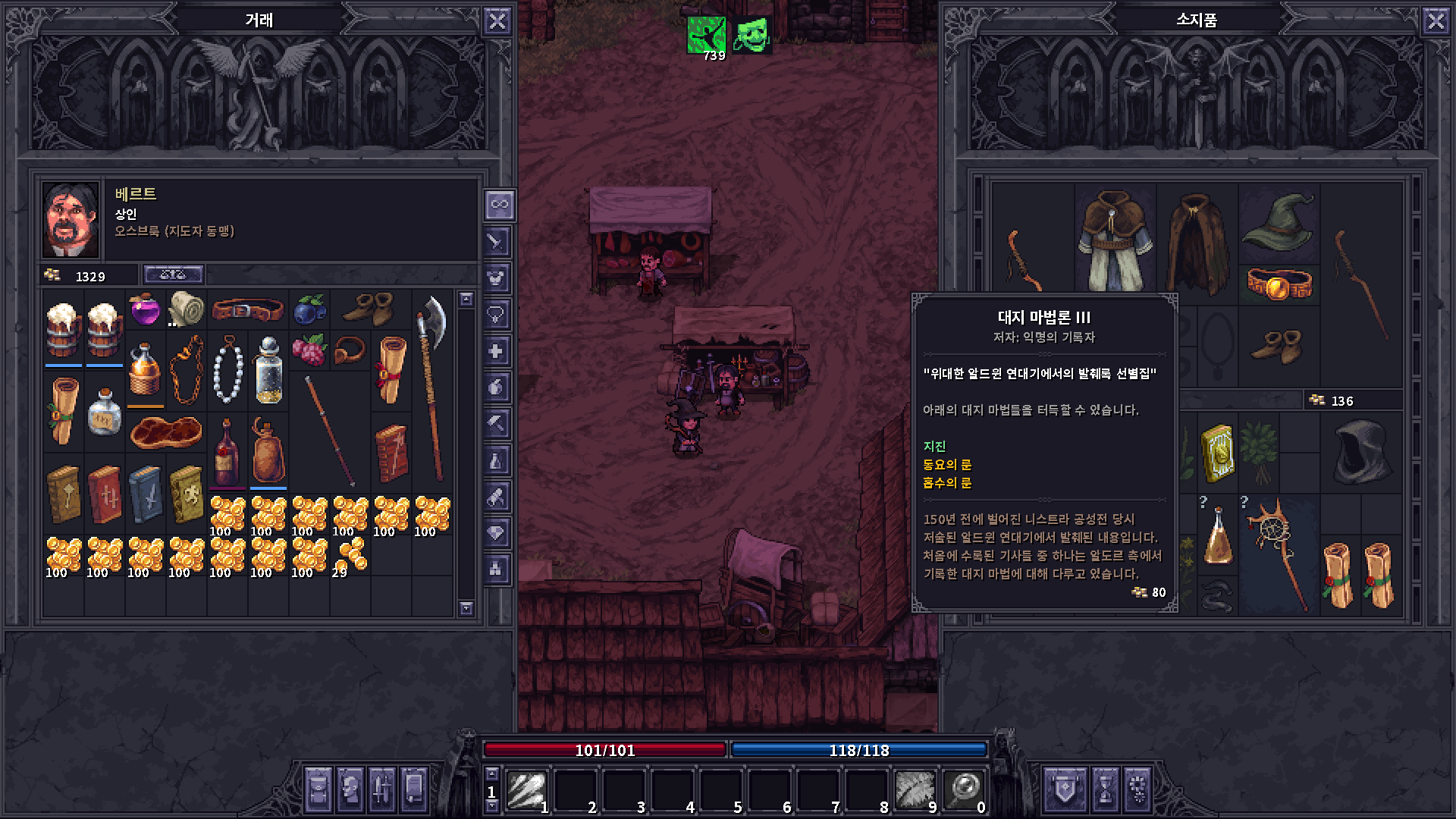Pick the raw steak from merchant inventory
This screenshot has width=1456, height=819.
165,433
